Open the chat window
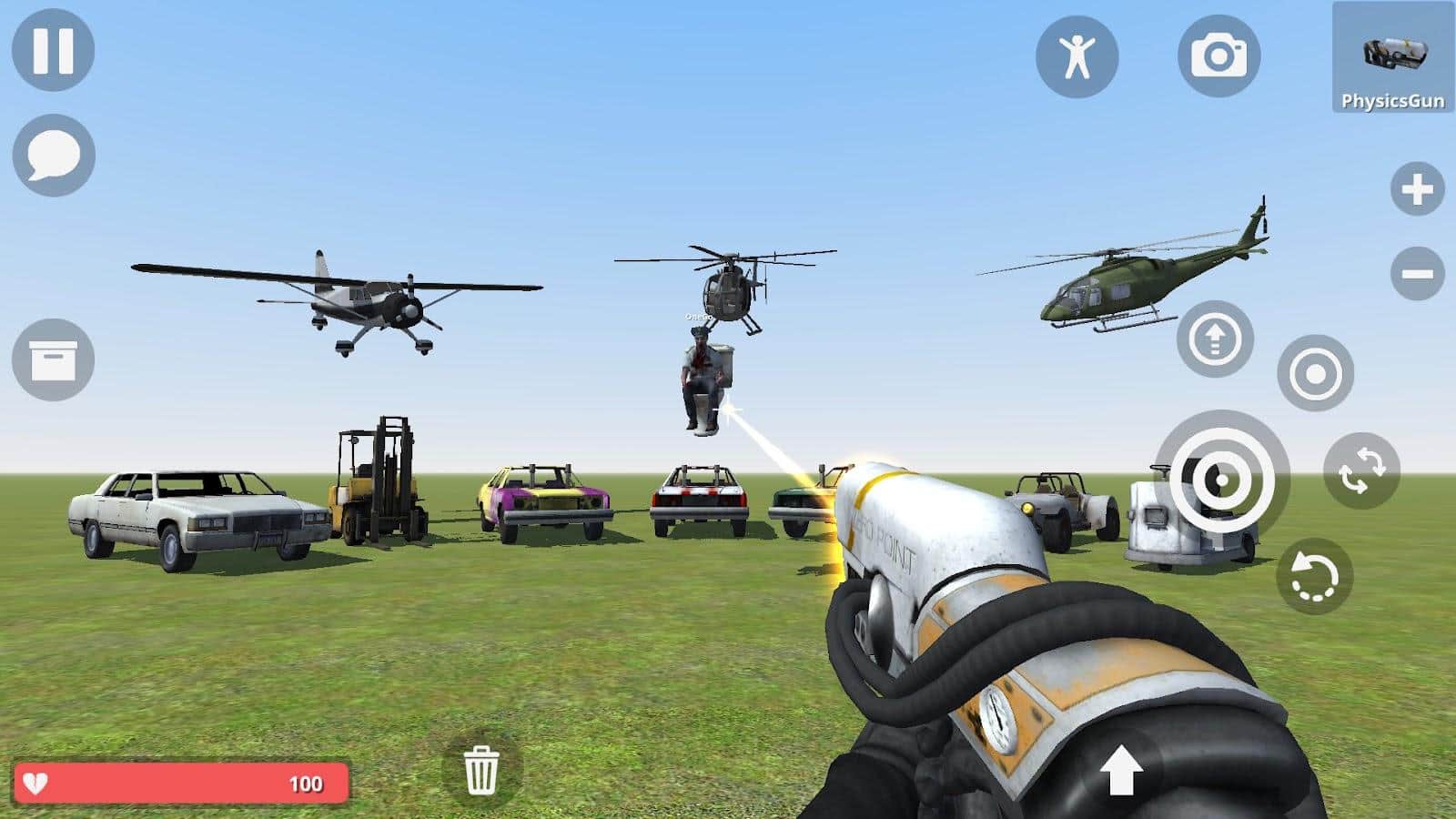1456x819 pixels. click(52, 156)
